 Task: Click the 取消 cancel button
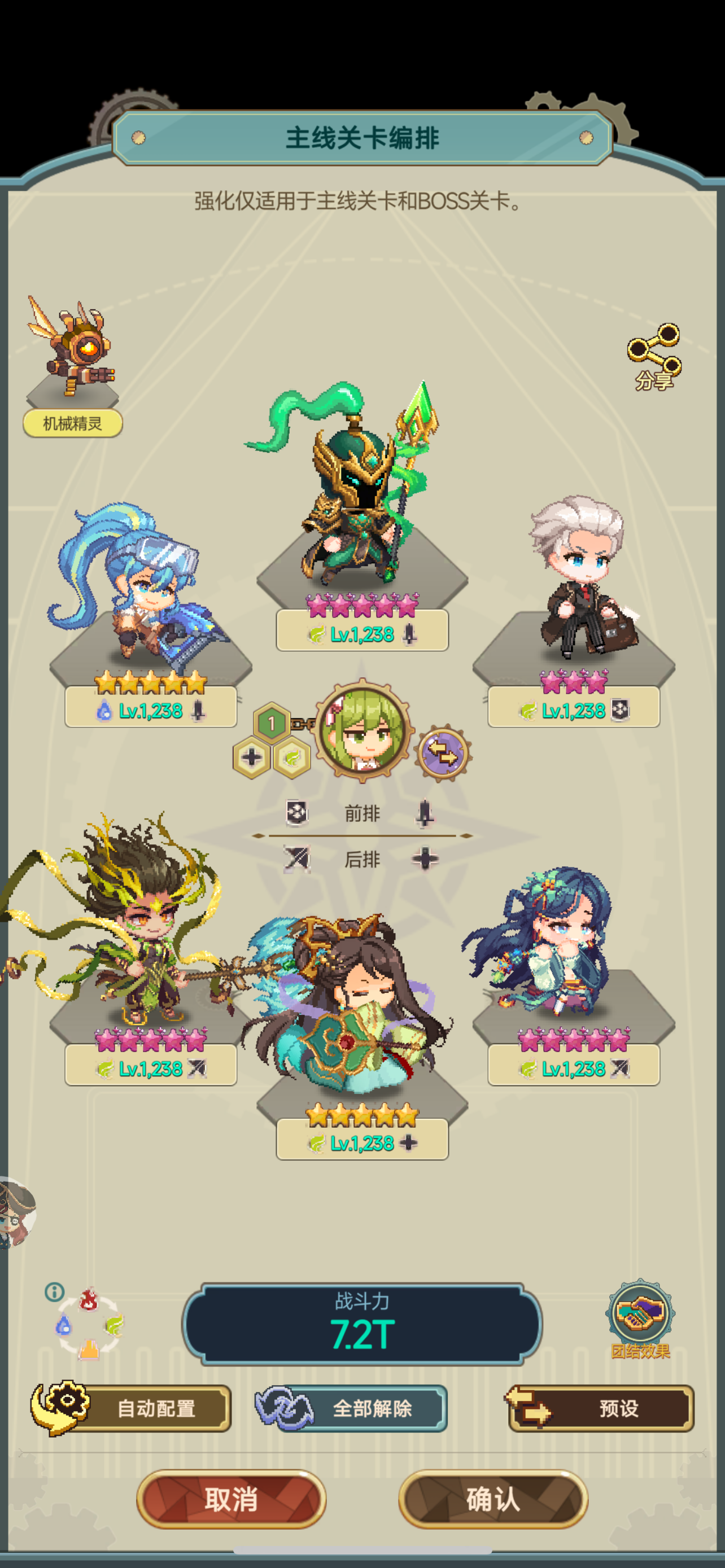[233, 1500]
